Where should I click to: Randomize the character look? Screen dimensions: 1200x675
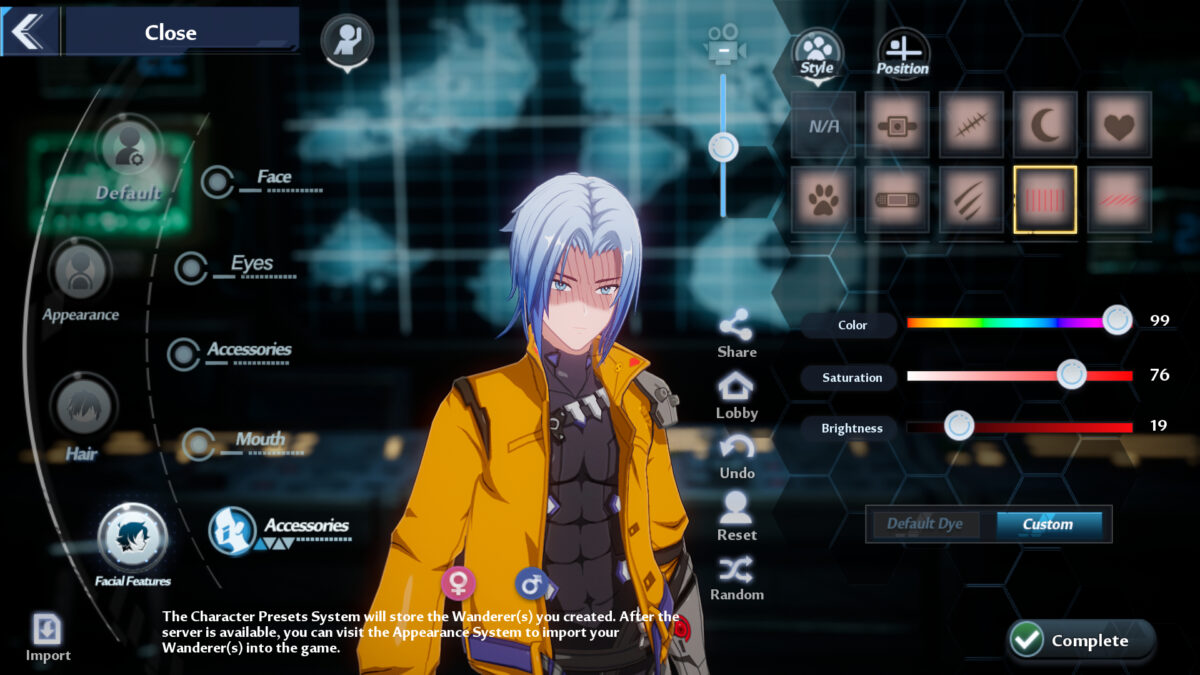tap(736, 577)
